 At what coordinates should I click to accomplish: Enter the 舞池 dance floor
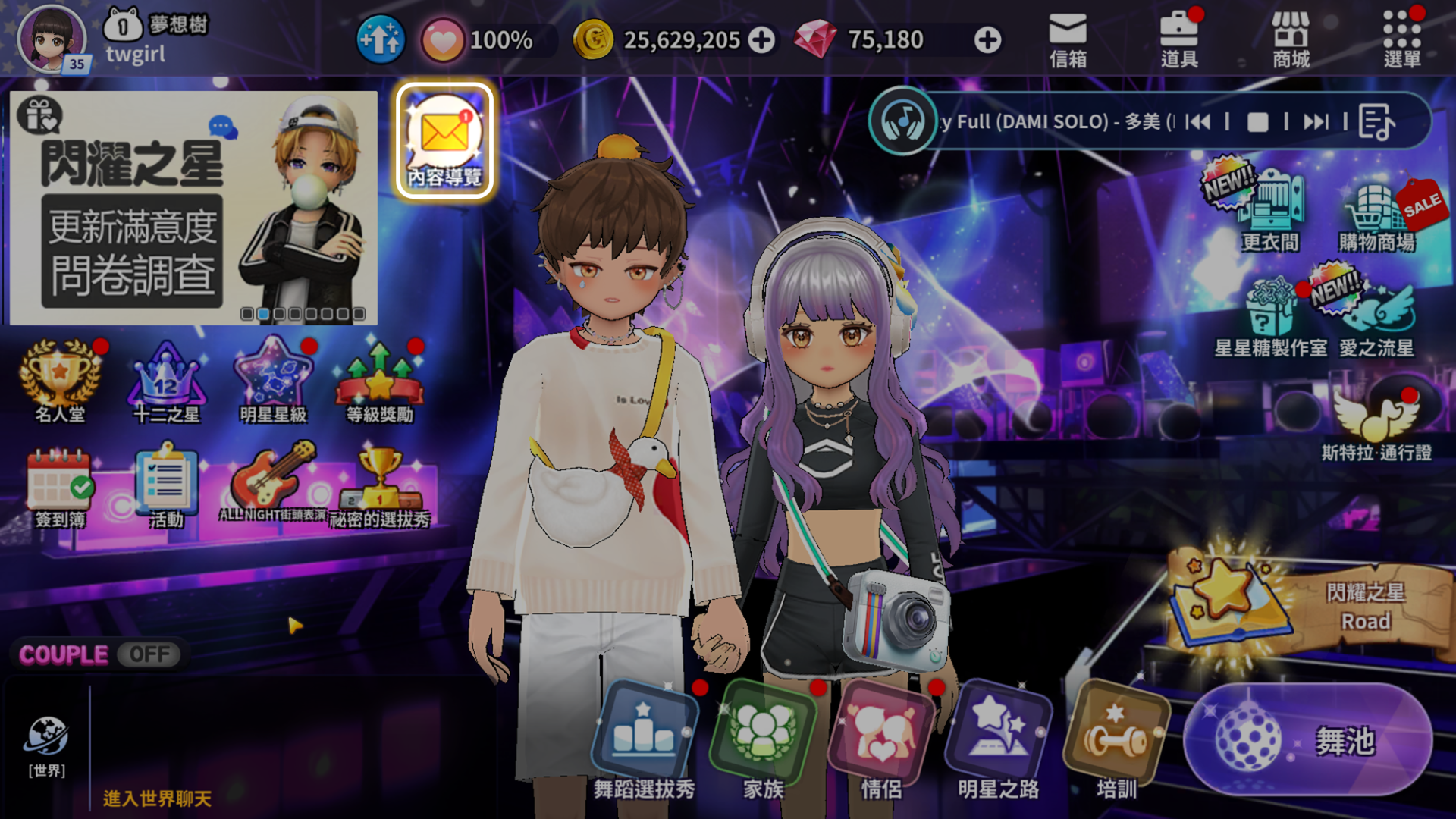click(1307, 740)
